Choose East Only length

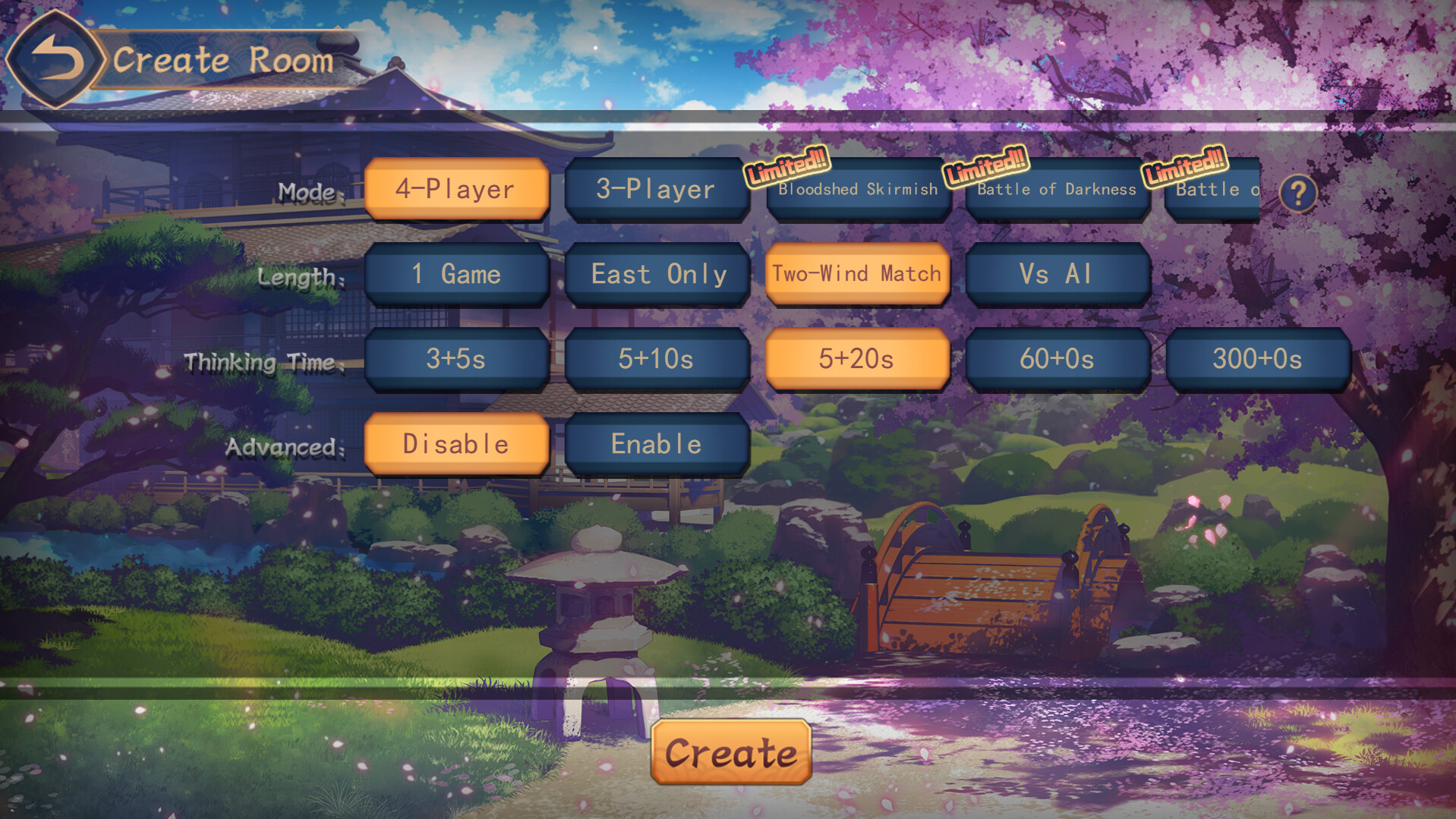tap(656, 274)
